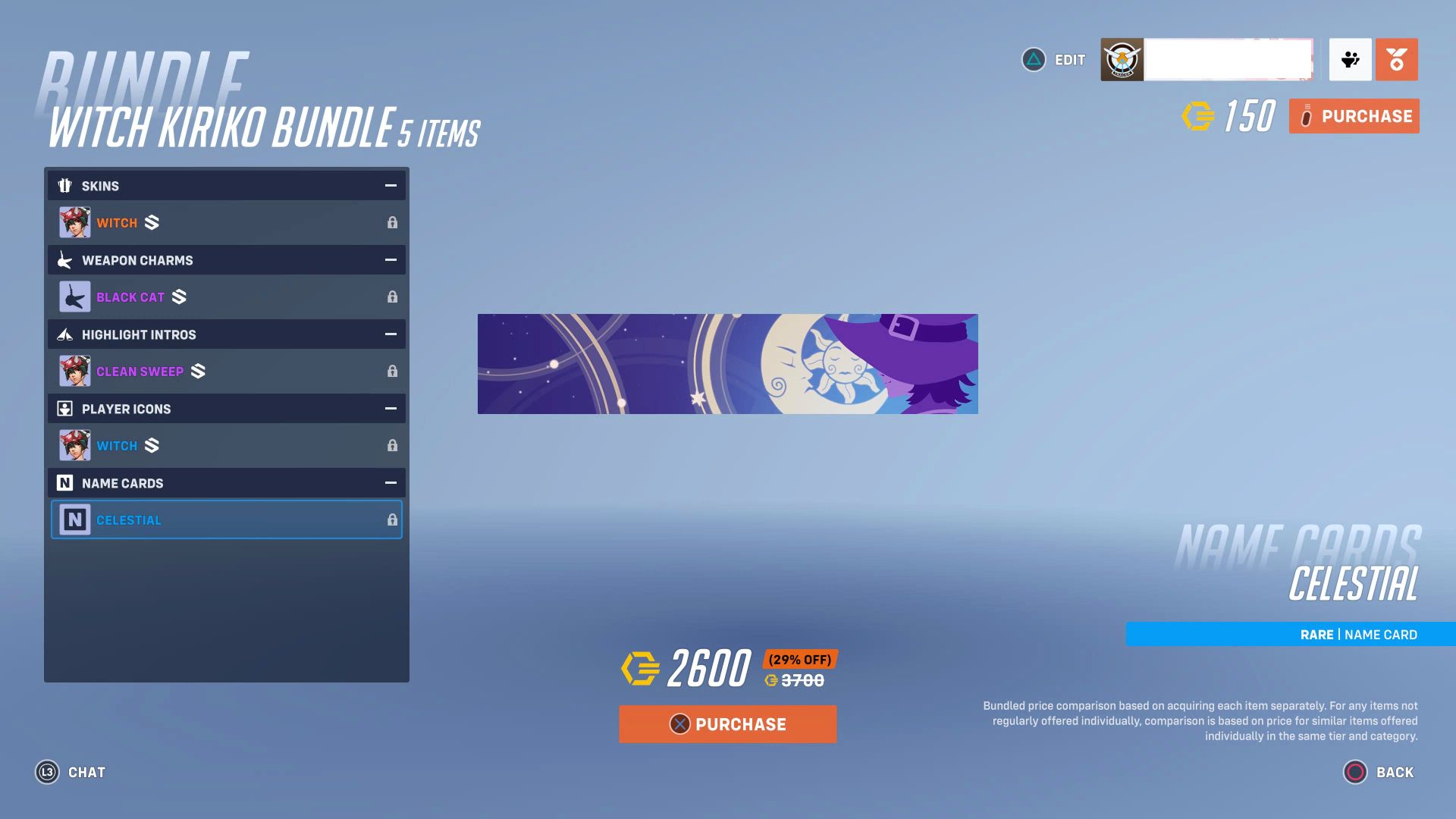Click the shop badge icon beside Witch skin
The width and height of the screenshot is (1456, 819).
point(151,222)
